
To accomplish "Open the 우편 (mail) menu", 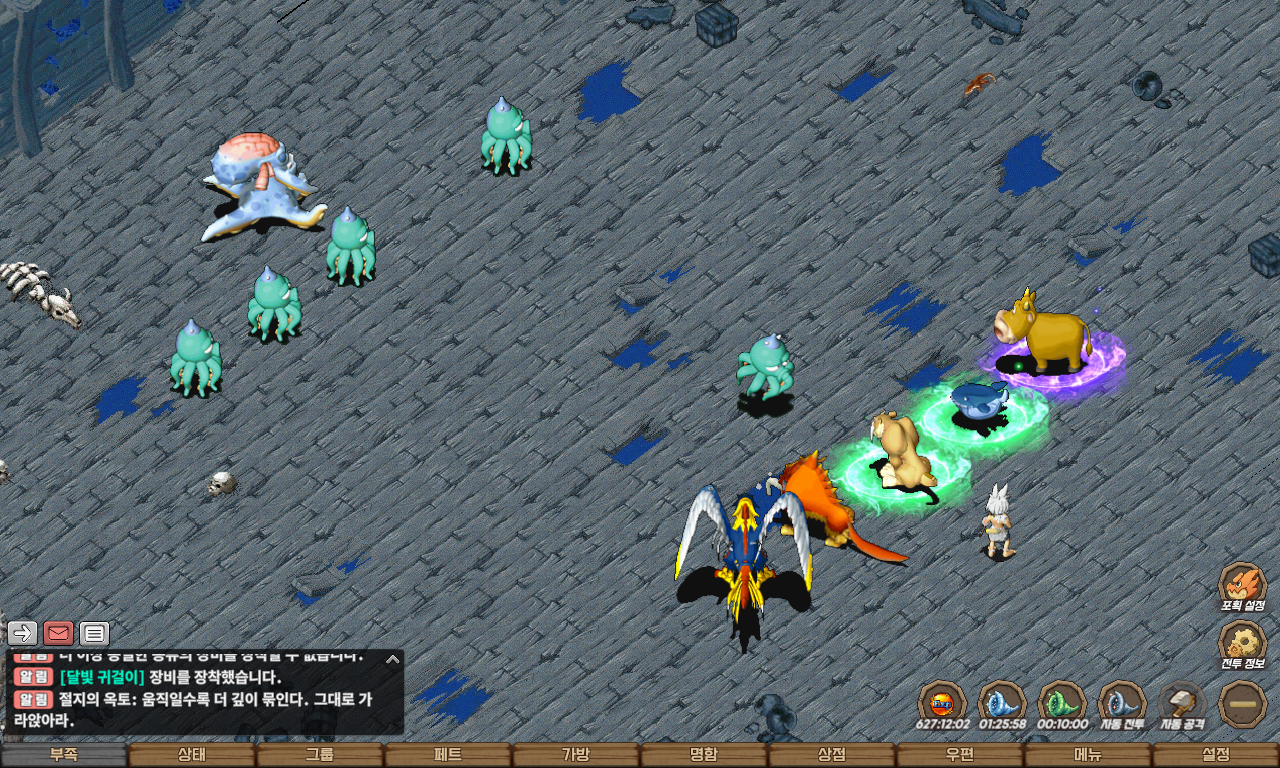I will coord(960,755).
